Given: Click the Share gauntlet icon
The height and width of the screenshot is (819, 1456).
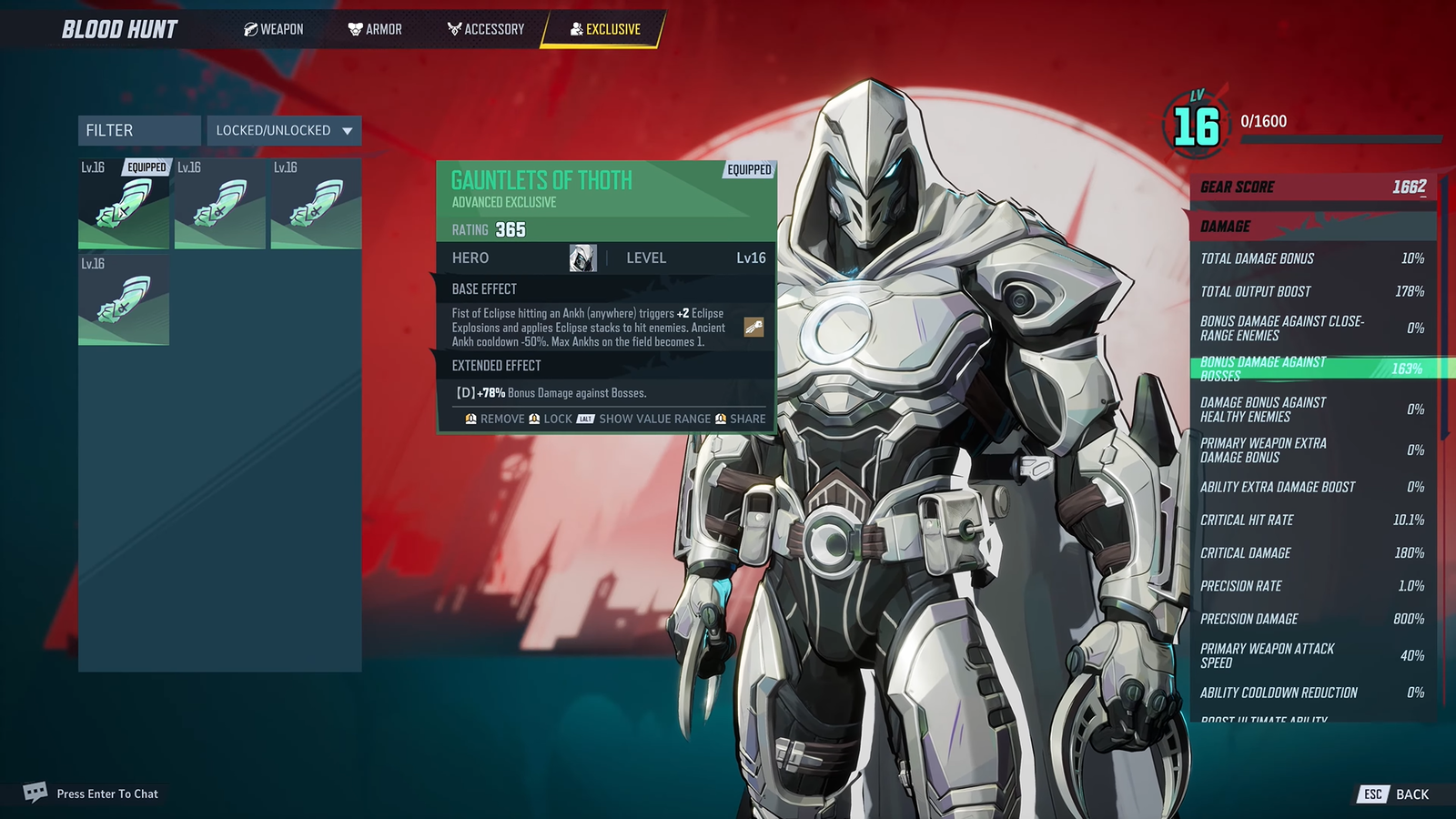Looking at the screenshot, I should pyautogui.click(x=723, y=420).
